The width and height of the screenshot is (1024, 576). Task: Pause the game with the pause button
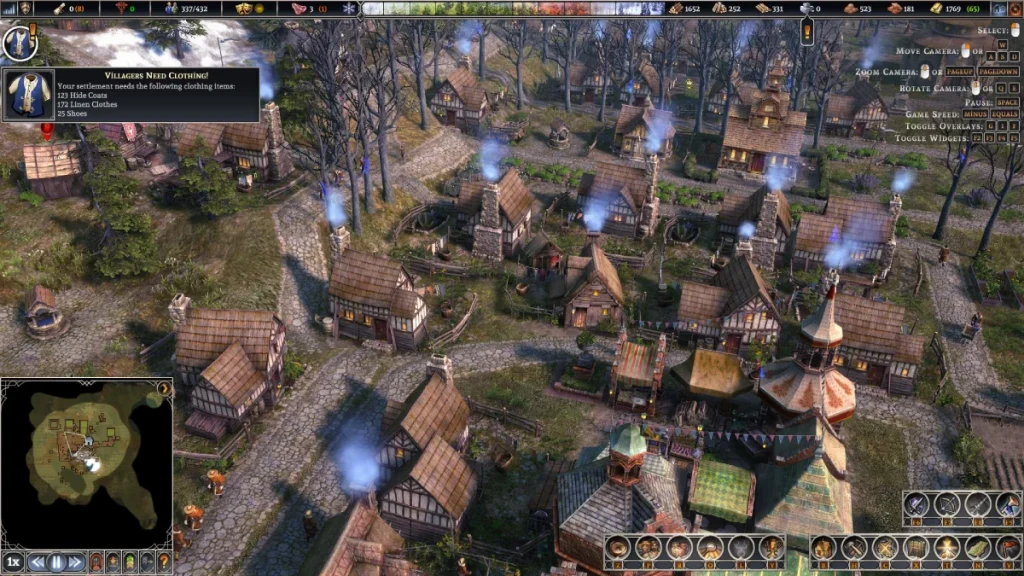click(x=56, y=562)
